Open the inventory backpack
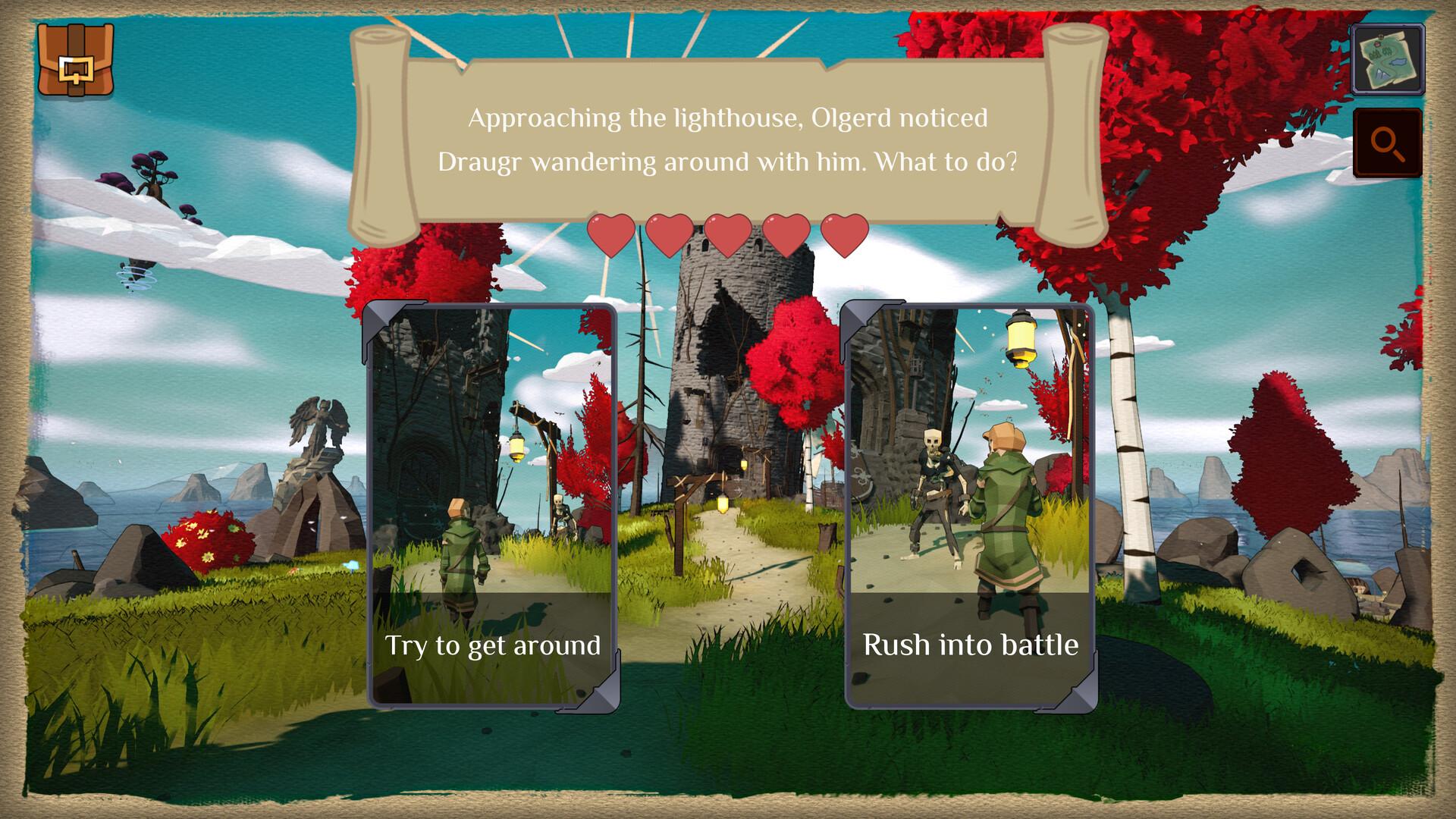Image resolution: width=1456 pixels, height=819 pixels. coord(76,61)
